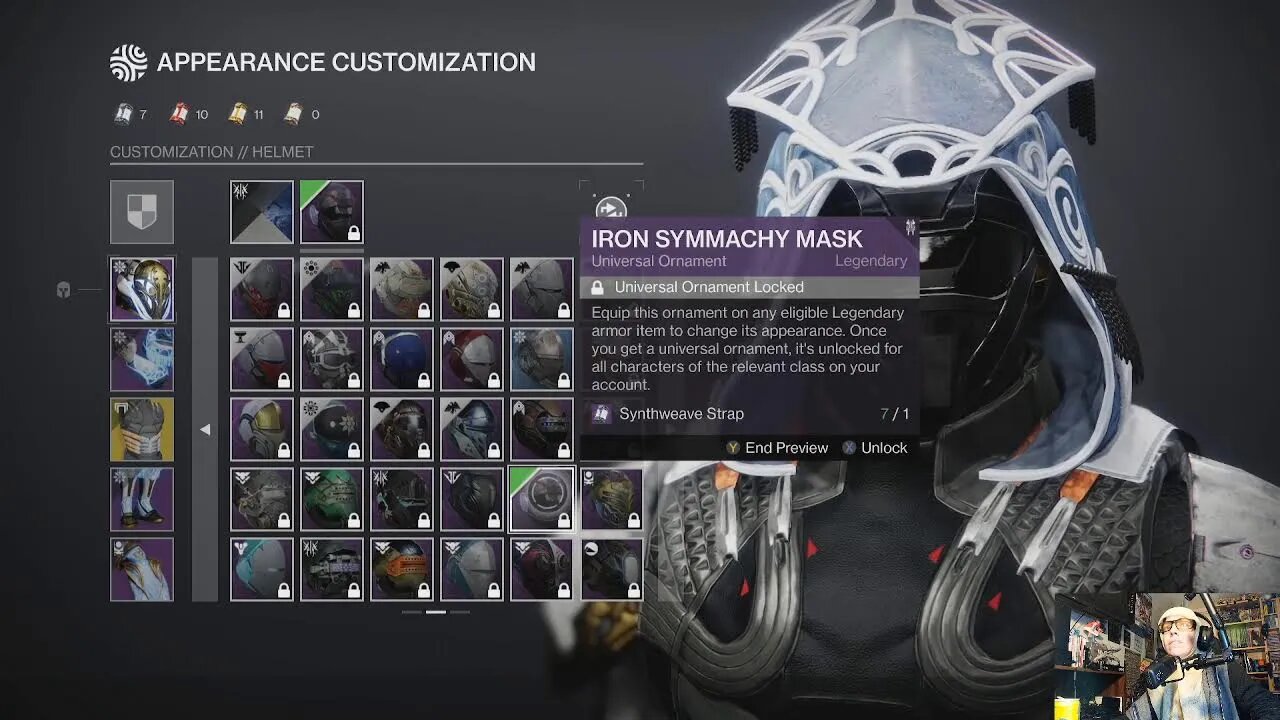
Task: Select the yellow exotic chest armor slot
Action: pyautogui.click(x=142, y=430)
